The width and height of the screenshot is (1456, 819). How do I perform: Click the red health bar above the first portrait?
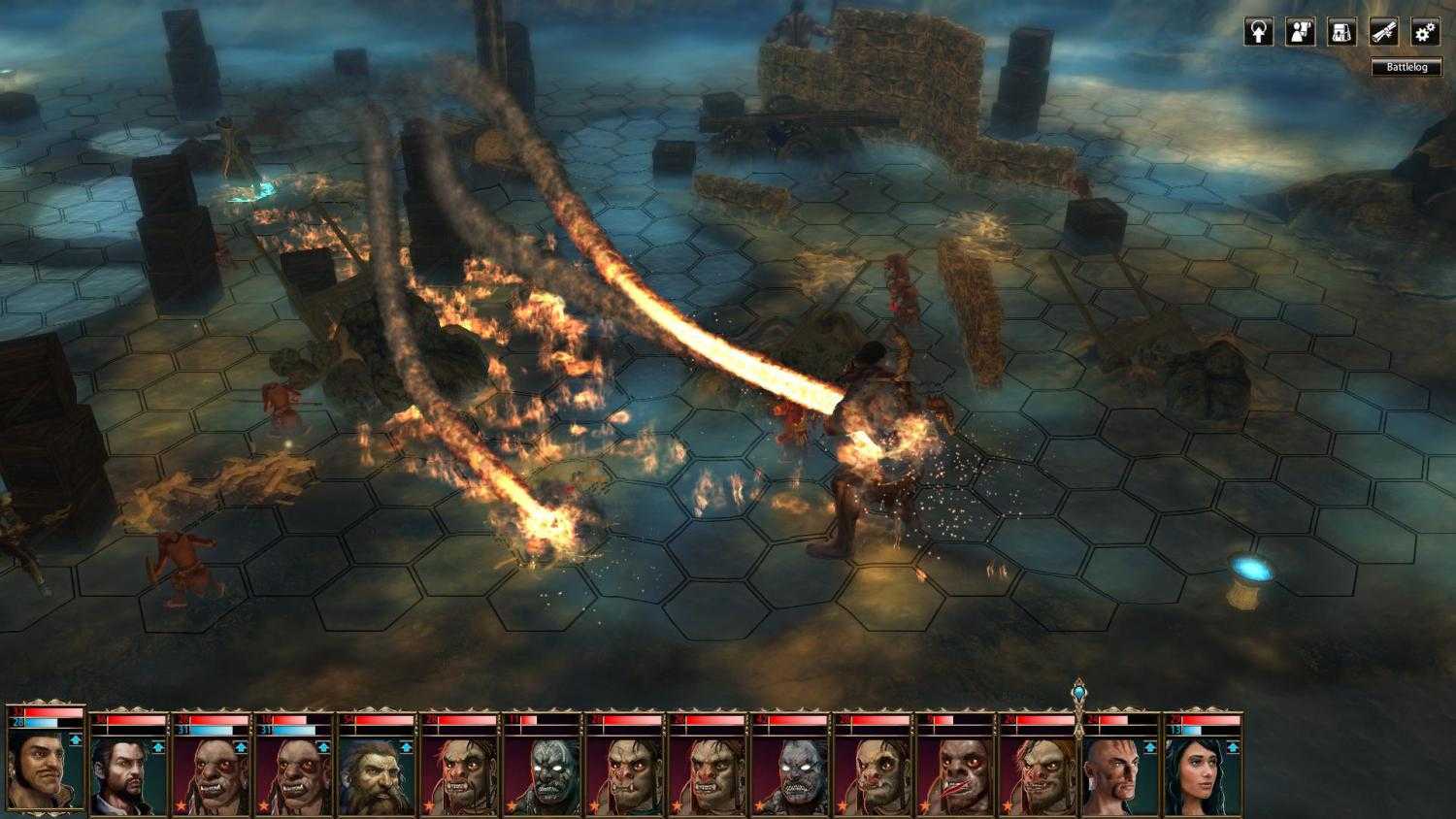click(47, 710)
